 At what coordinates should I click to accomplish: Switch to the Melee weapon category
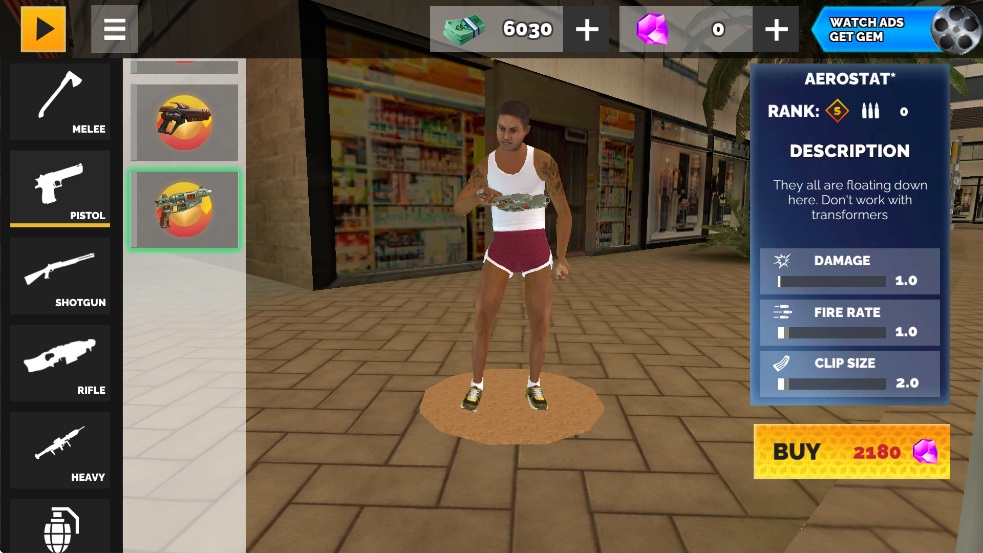60,103
